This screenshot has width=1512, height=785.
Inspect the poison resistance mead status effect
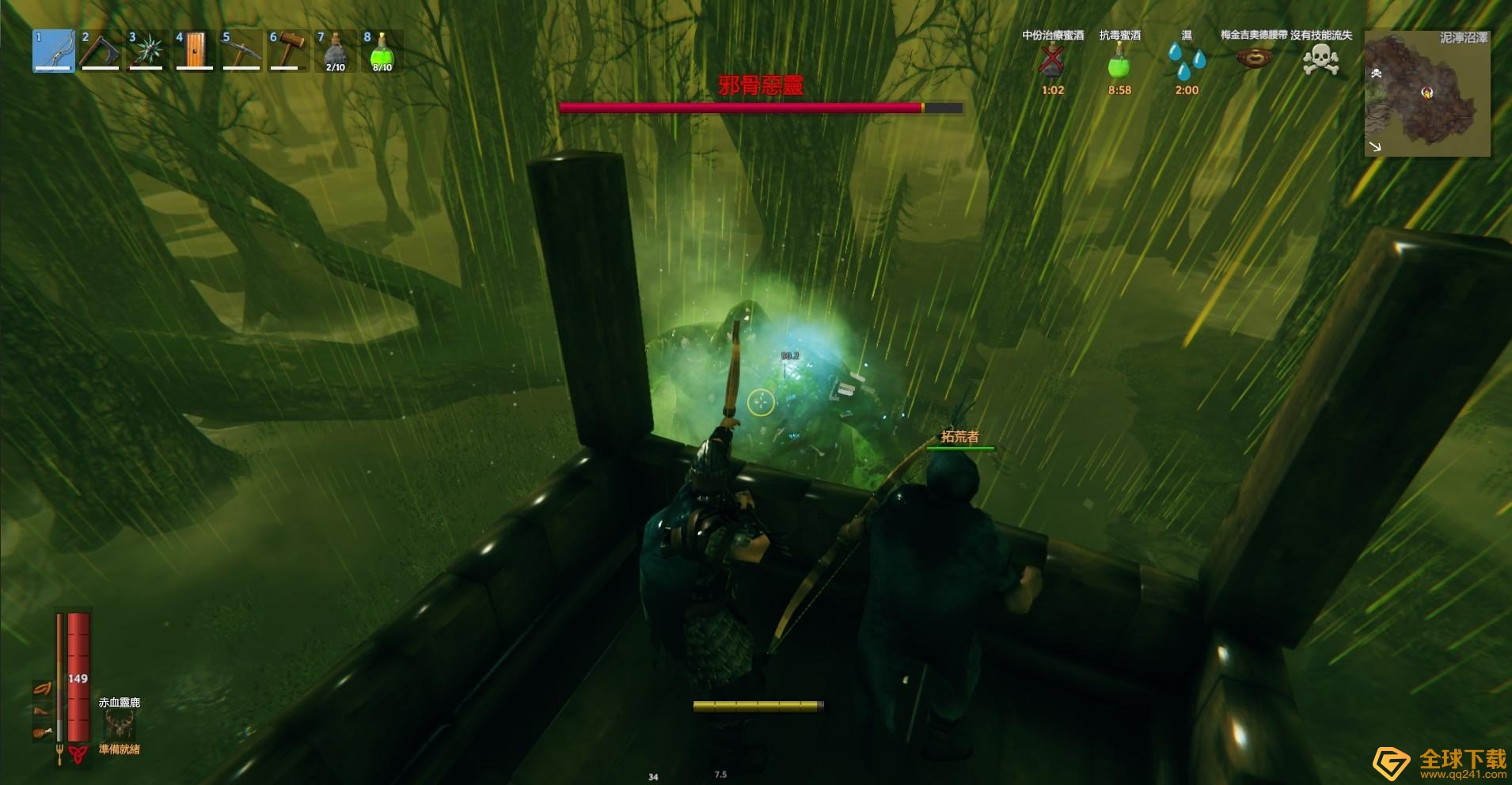pos(1119,60)
